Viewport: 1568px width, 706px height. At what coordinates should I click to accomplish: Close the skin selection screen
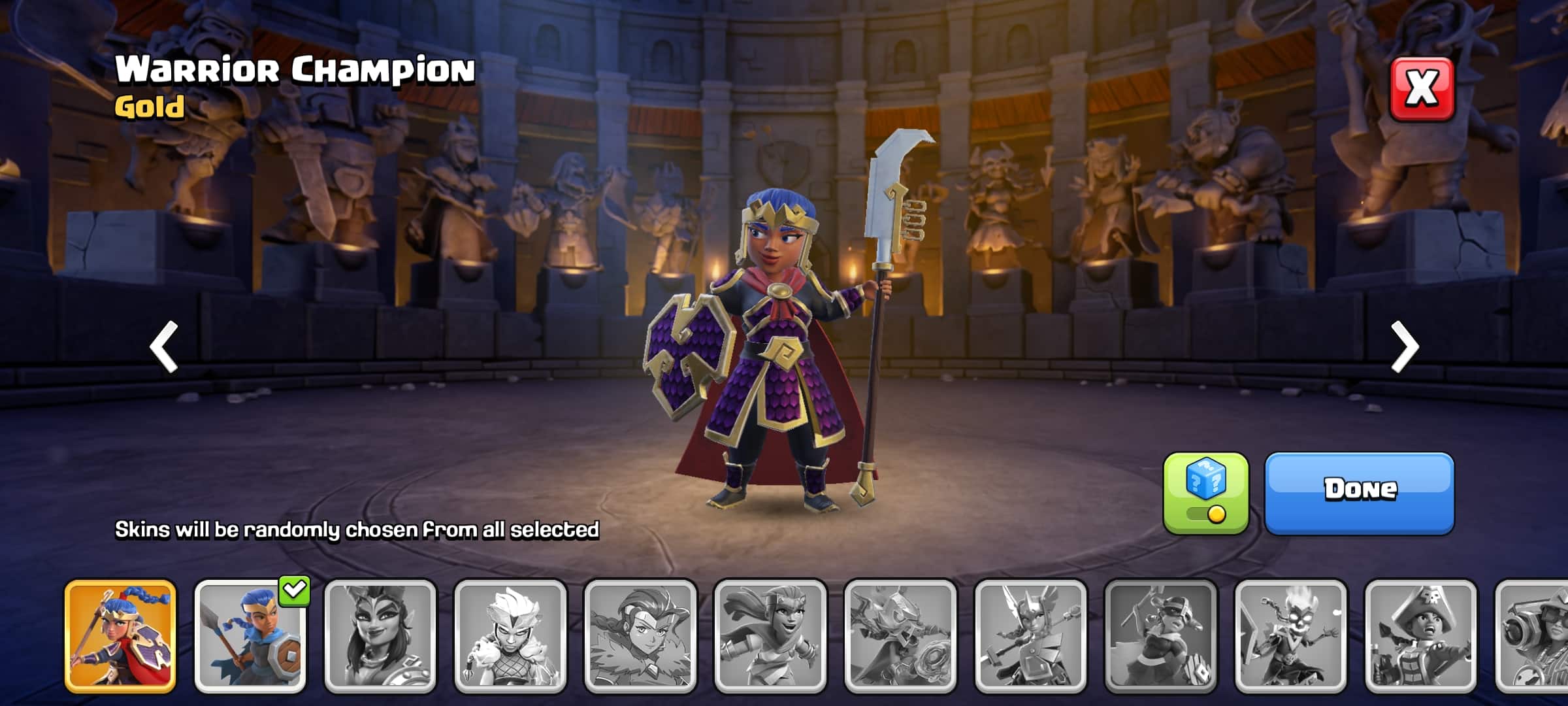1422,89
